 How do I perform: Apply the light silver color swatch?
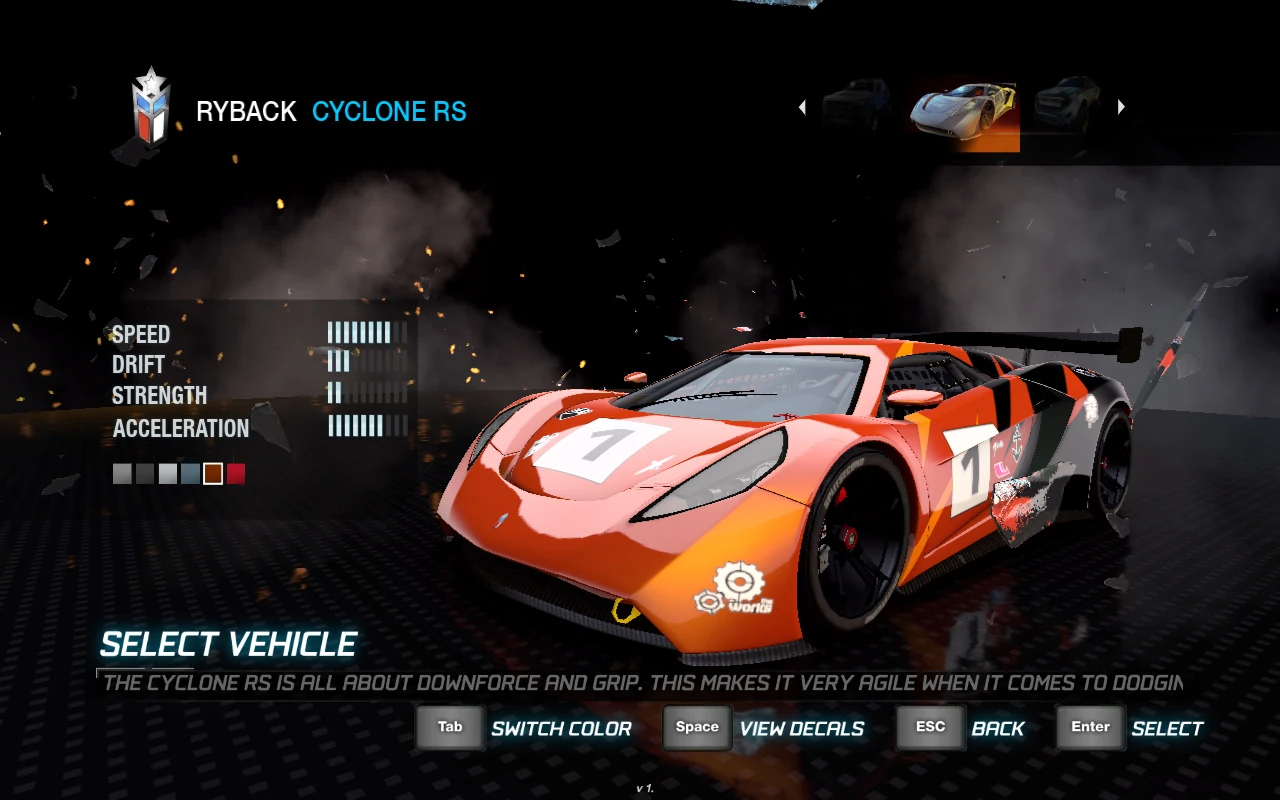point(168,474)
